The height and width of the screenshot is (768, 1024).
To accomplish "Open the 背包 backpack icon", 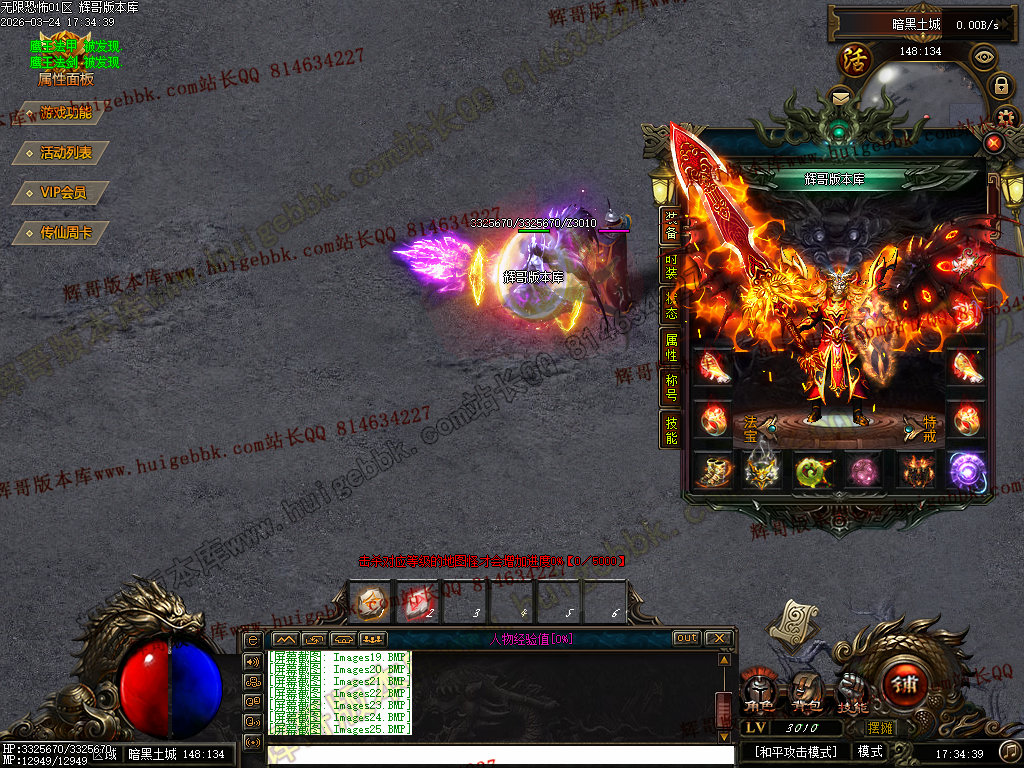I will coord(803,692).
